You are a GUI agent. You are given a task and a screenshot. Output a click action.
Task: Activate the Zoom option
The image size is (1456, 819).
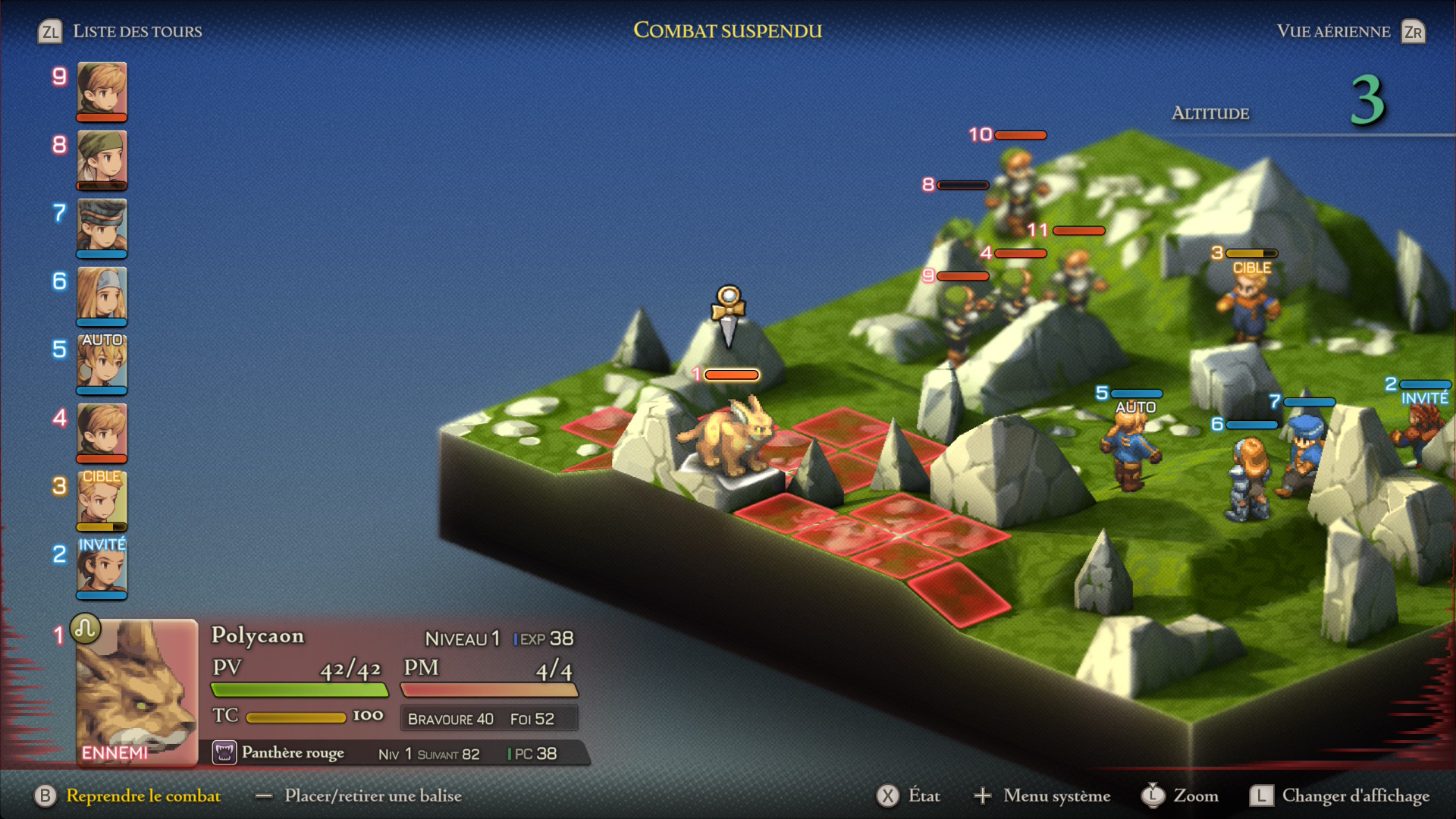1195,795
